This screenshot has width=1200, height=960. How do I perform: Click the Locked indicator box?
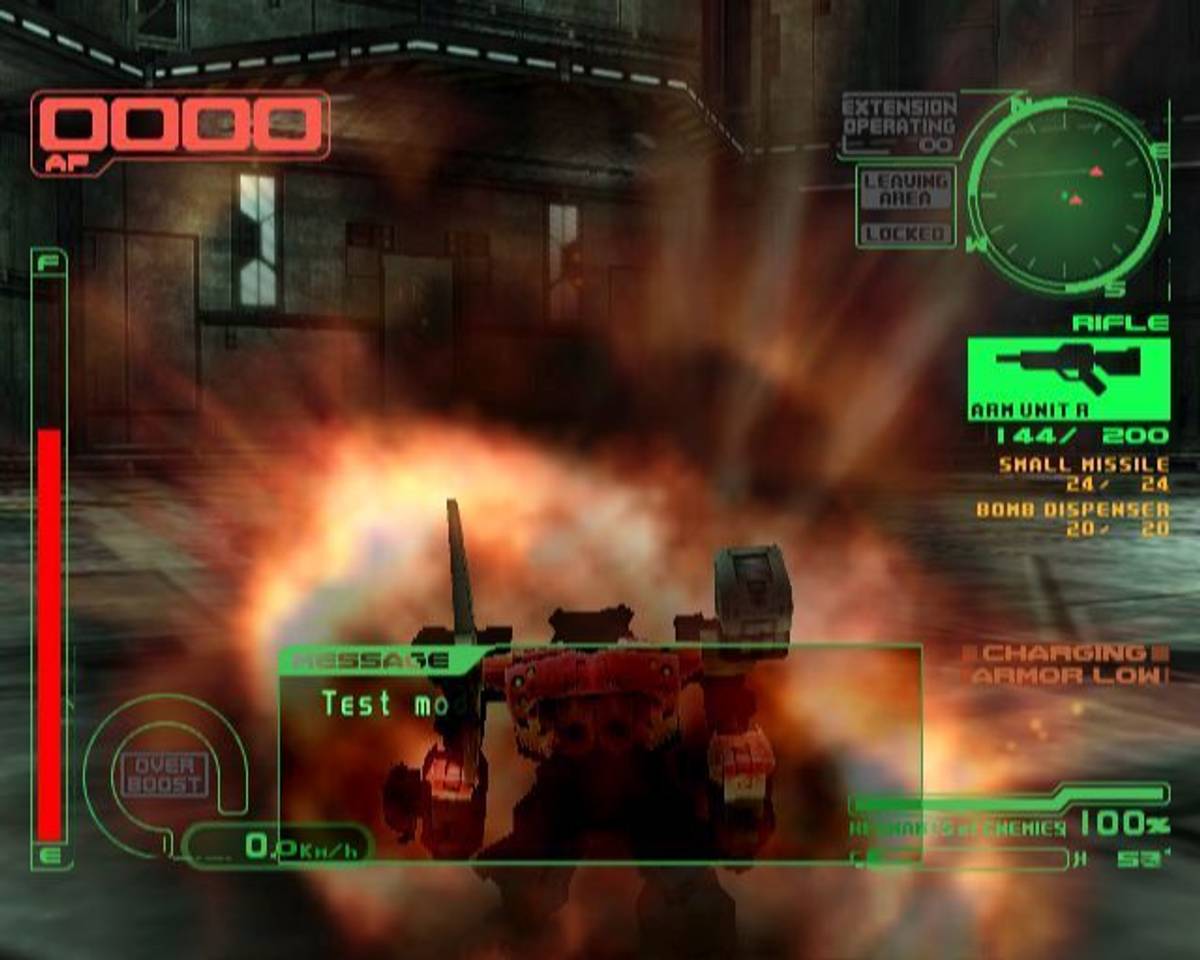pos(906,234)
